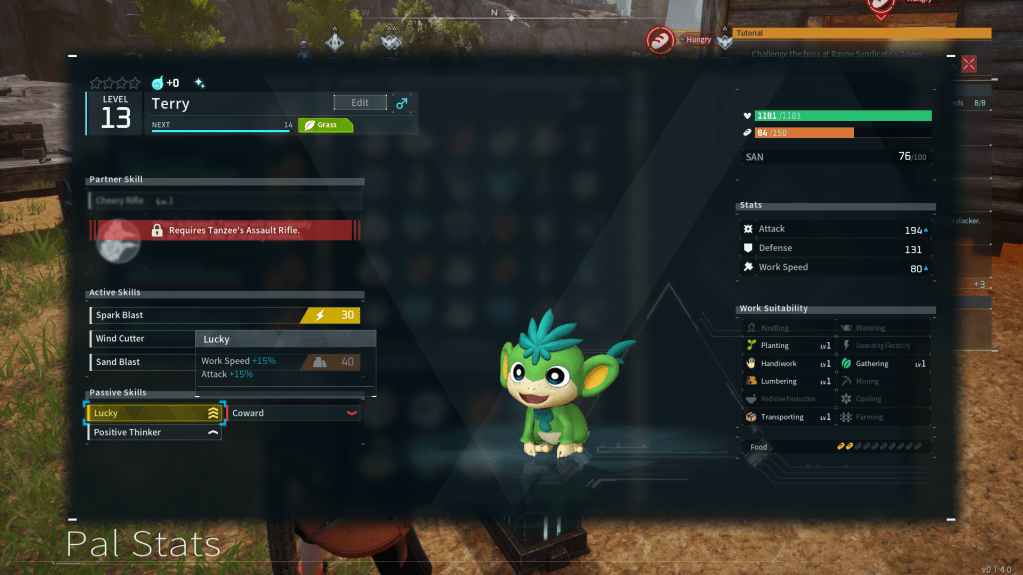Click the Grass element tag
The width and height of the screenshot is (1023, 575).
coord(325,126)
